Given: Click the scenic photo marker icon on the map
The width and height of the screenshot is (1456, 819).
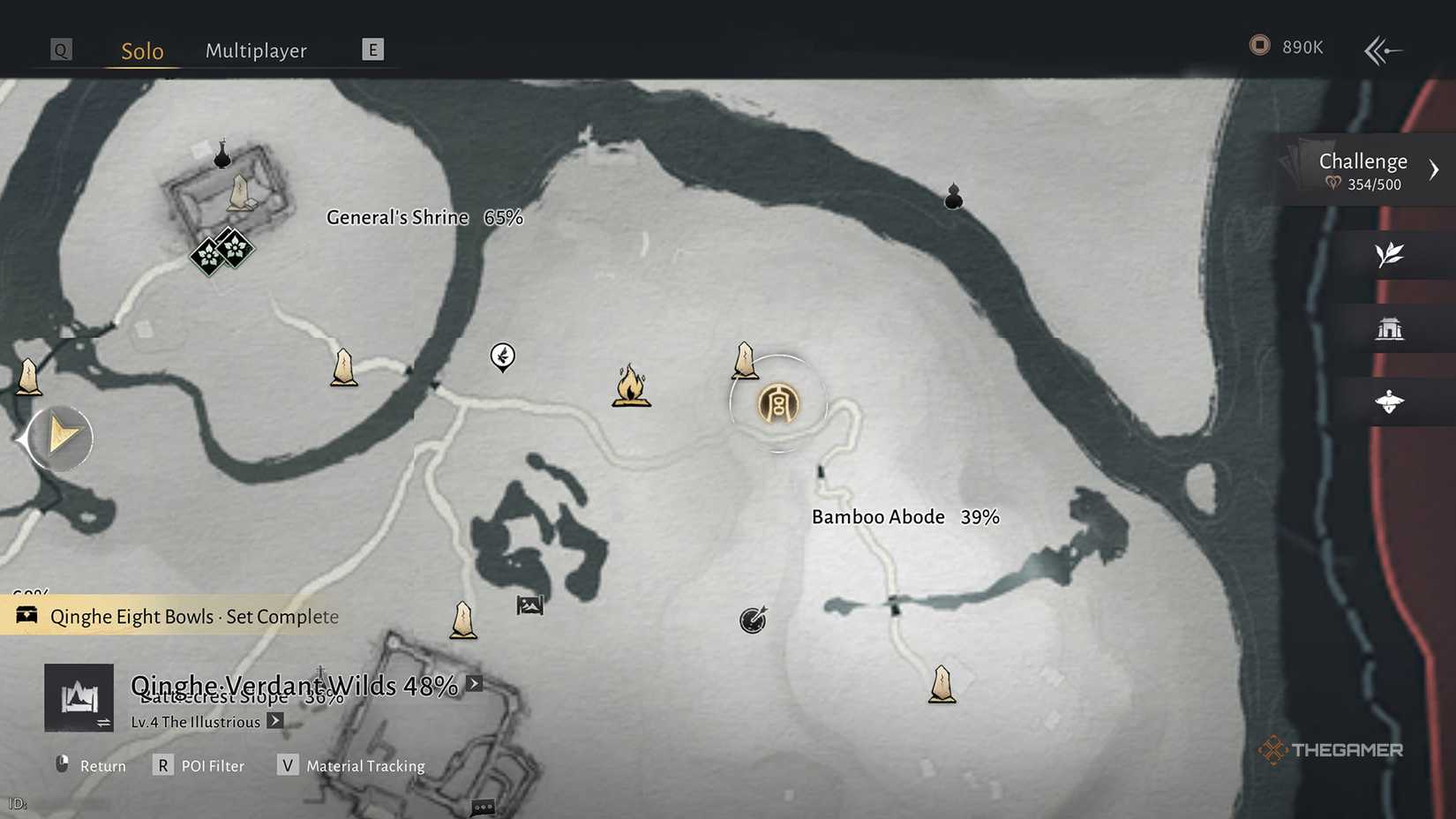Looking at the screenshot, I should 529,605.
